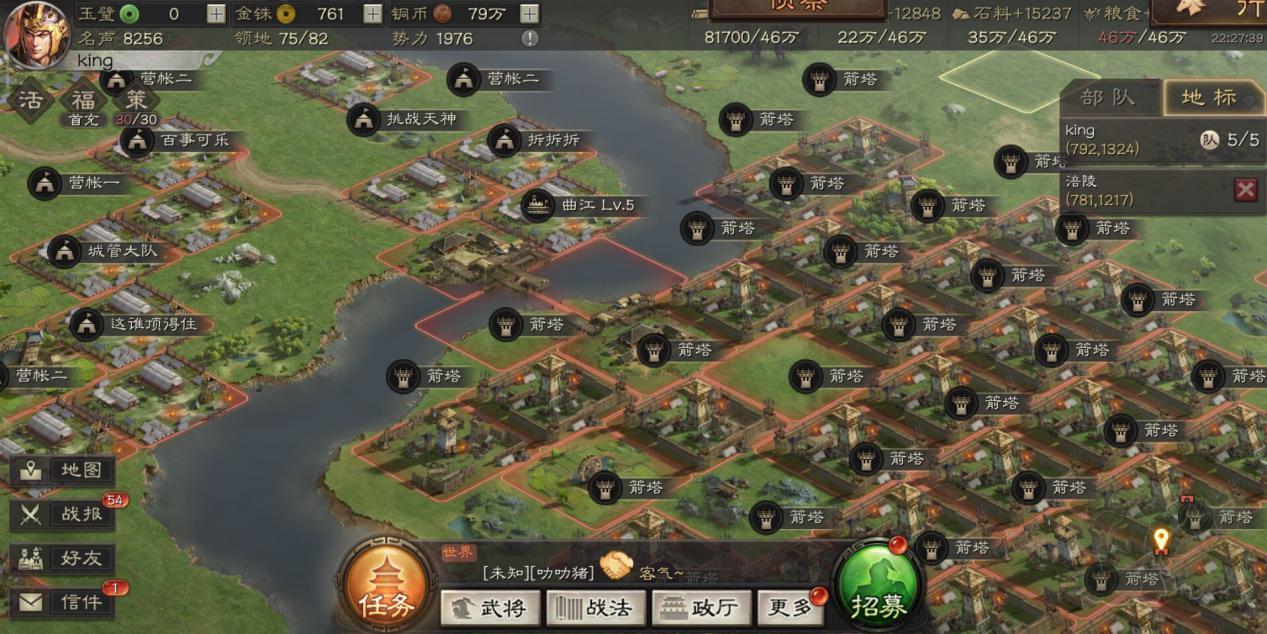Open the 政厅 government hall menu
This screenshot has width=1267, height=634.
click(x=701, y=607)
